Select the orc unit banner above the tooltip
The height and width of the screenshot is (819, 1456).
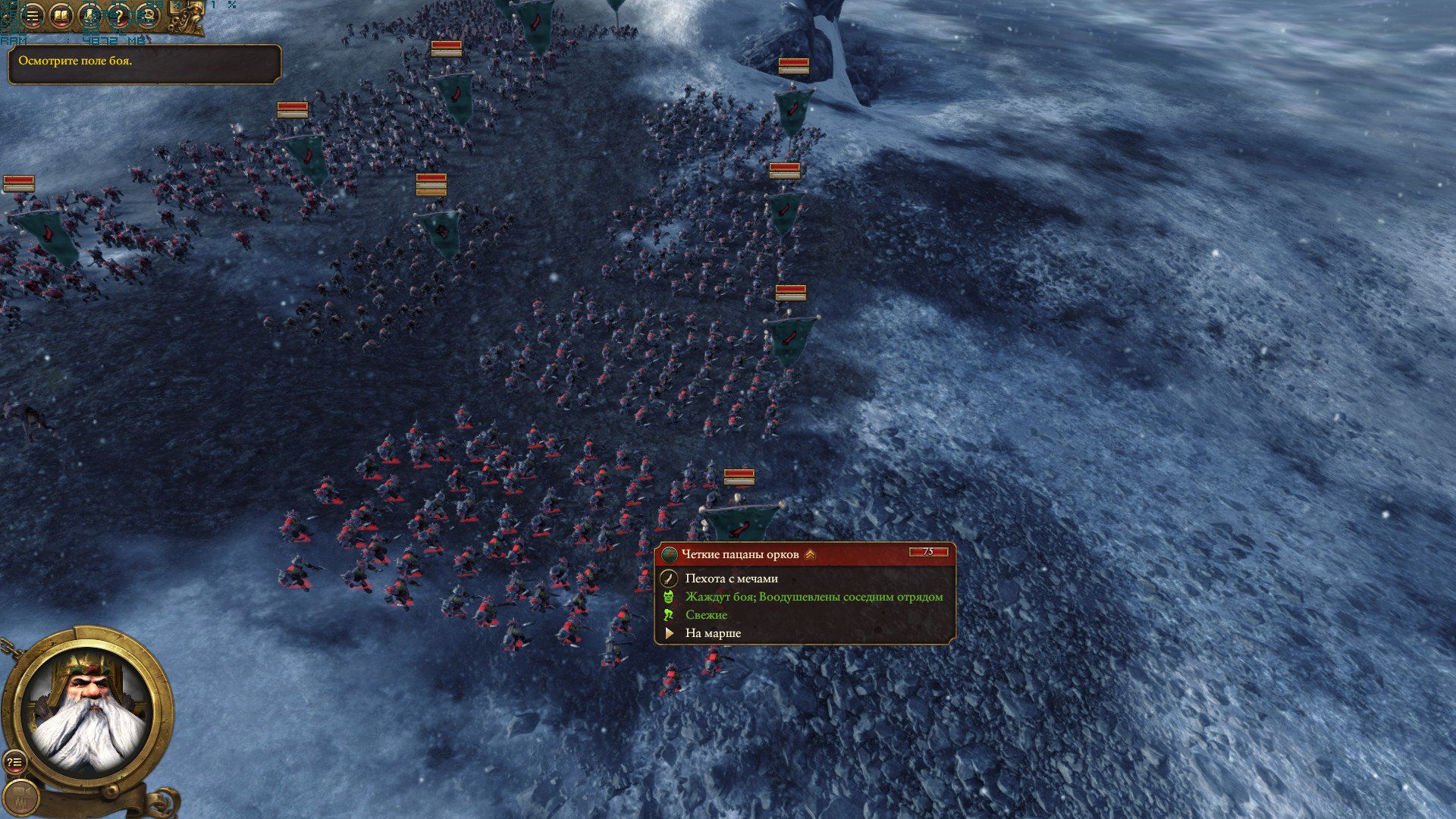tap(740, 521)
